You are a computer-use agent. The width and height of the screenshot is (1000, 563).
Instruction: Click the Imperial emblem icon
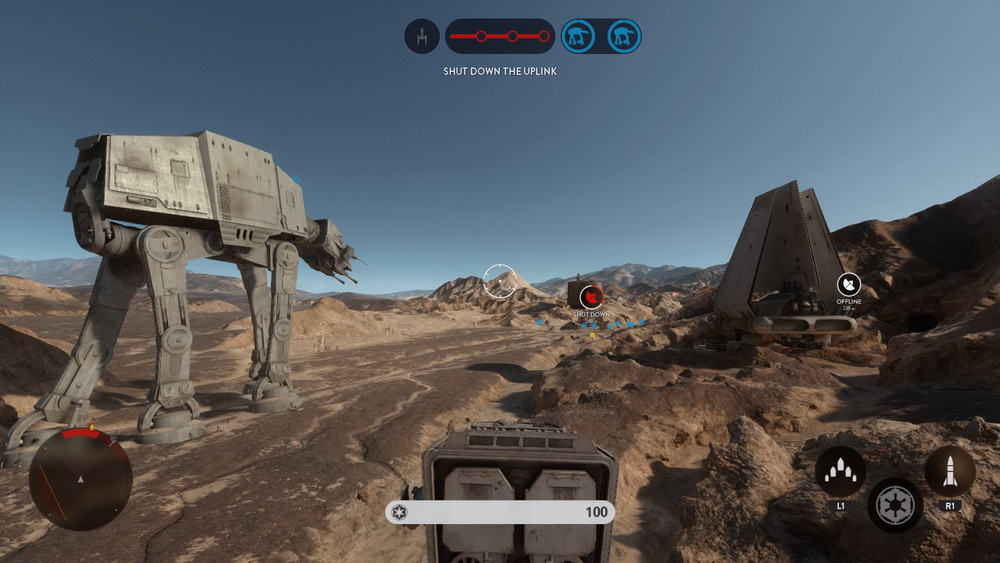click(895, 504)
